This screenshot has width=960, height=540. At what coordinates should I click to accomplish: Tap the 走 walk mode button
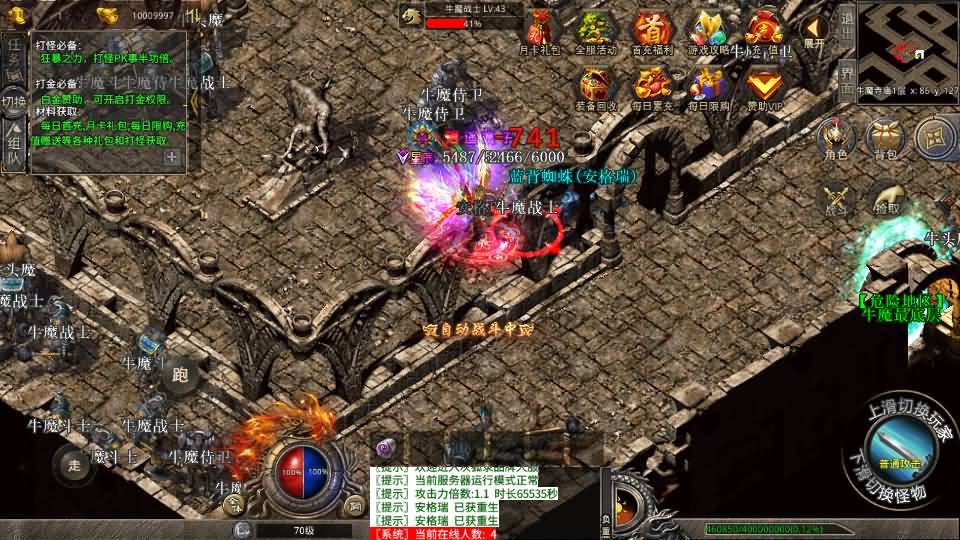point(73,464)
